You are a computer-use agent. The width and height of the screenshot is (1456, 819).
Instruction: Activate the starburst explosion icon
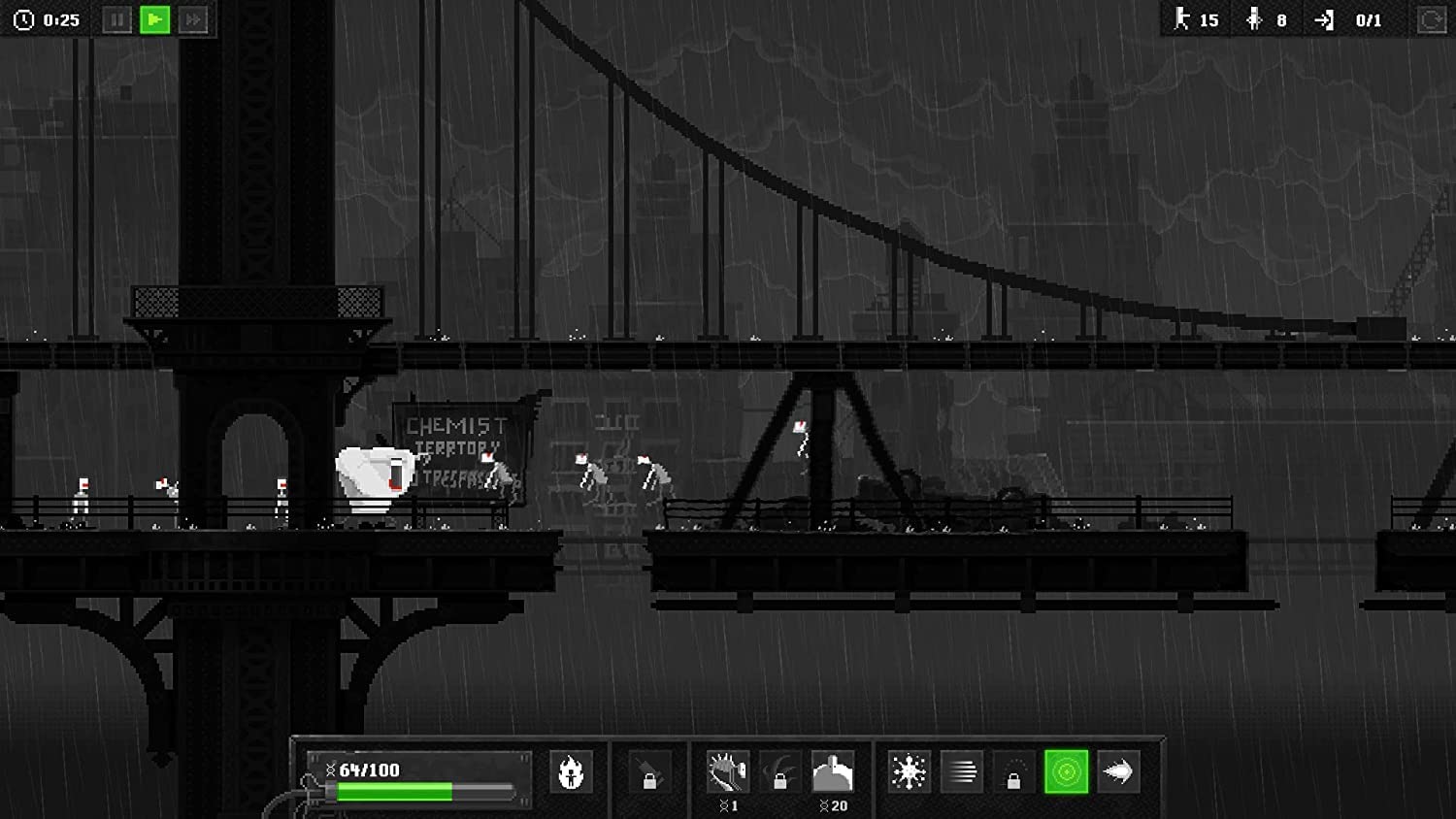point(909,772)
